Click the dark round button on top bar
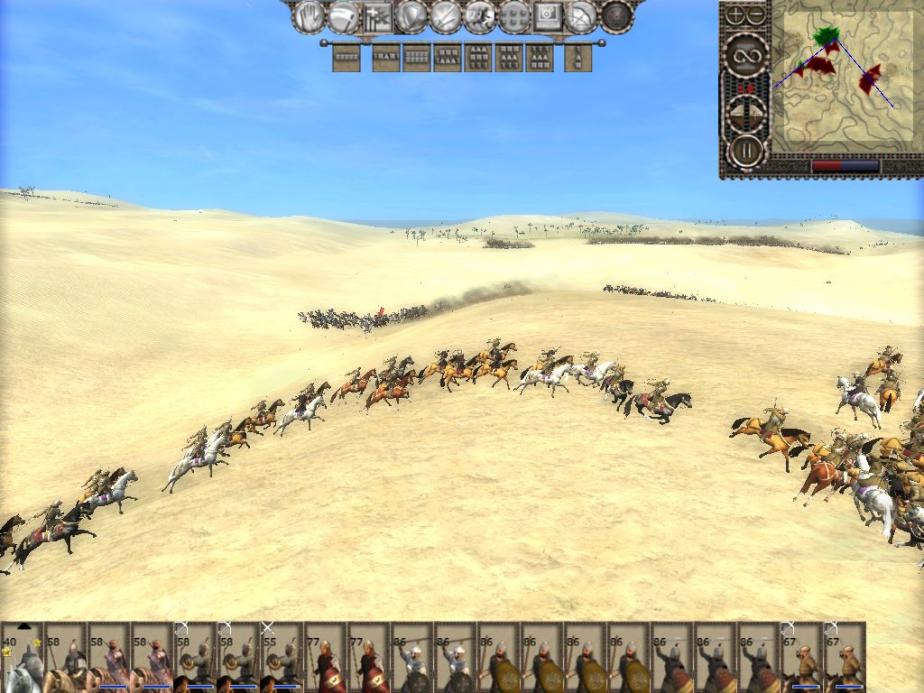924x693 pixels. (x=616, y=16)
